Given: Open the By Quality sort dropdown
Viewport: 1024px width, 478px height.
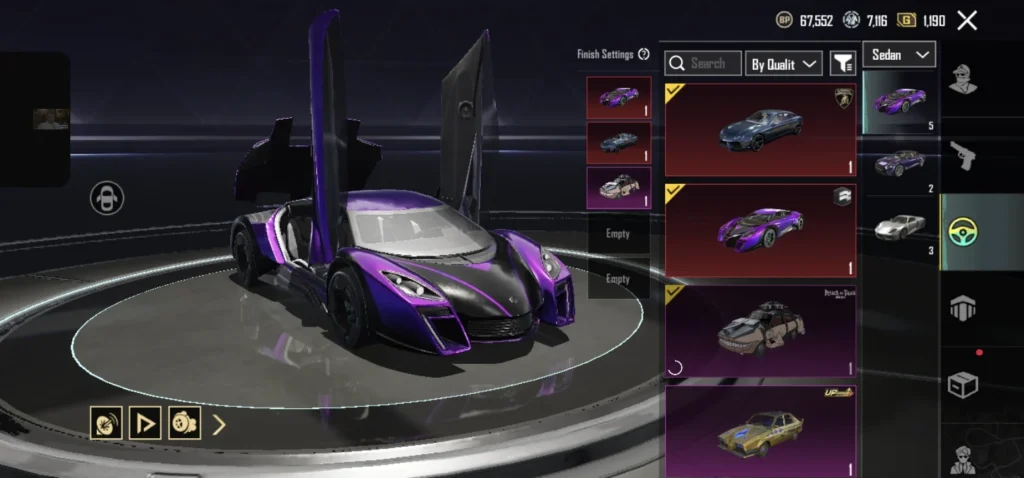Looking at the screenshot, I should (x=784, y=64).
